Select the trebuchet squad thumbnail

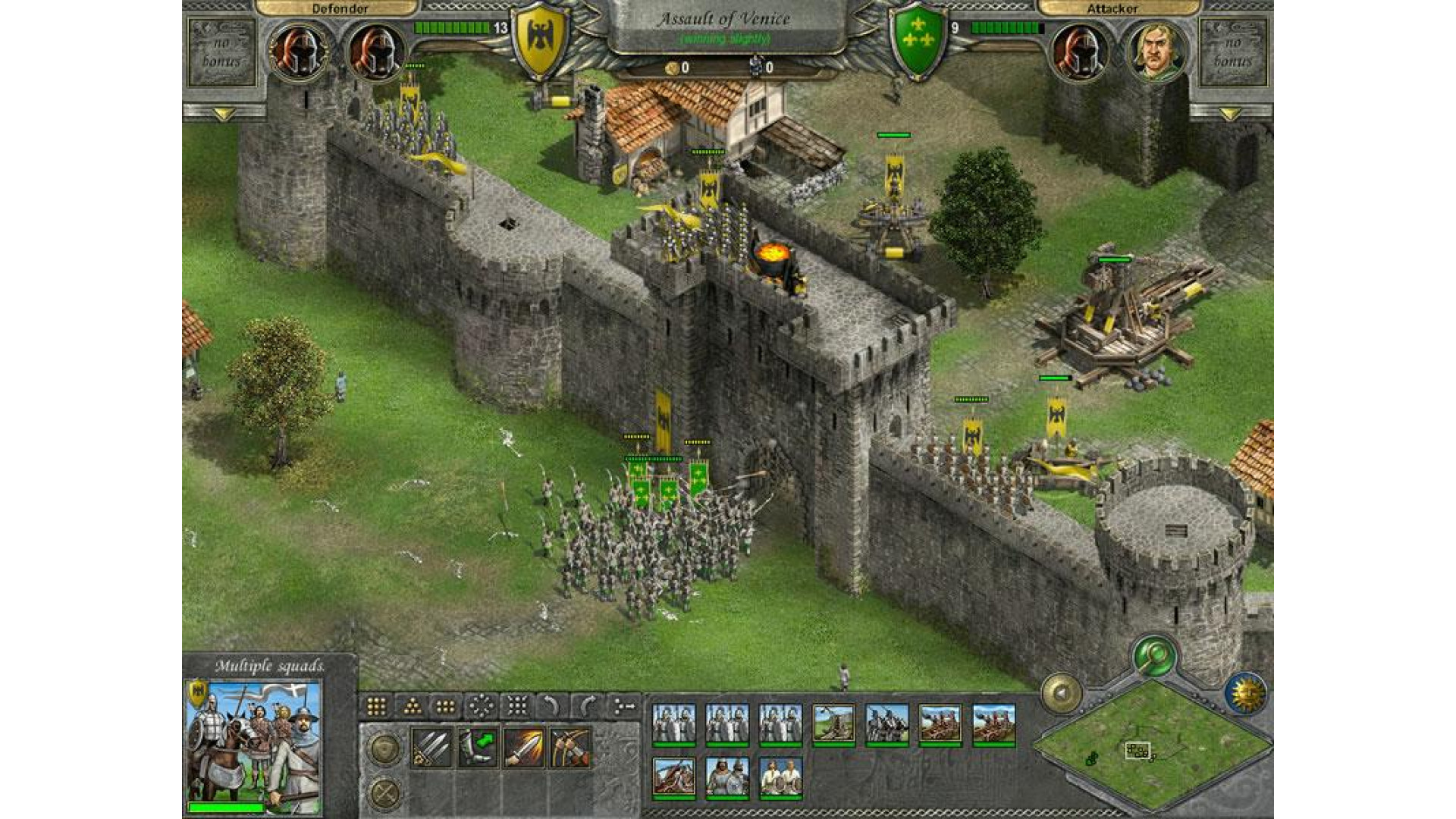[x=833, y=723]
